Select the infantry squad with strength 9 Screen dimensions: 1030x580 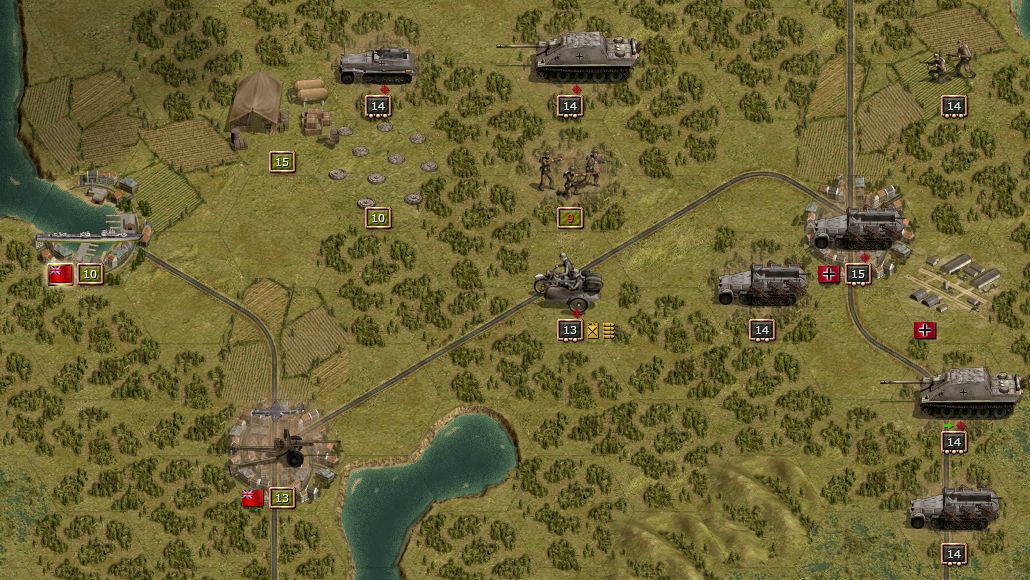(x=568, y=172)
